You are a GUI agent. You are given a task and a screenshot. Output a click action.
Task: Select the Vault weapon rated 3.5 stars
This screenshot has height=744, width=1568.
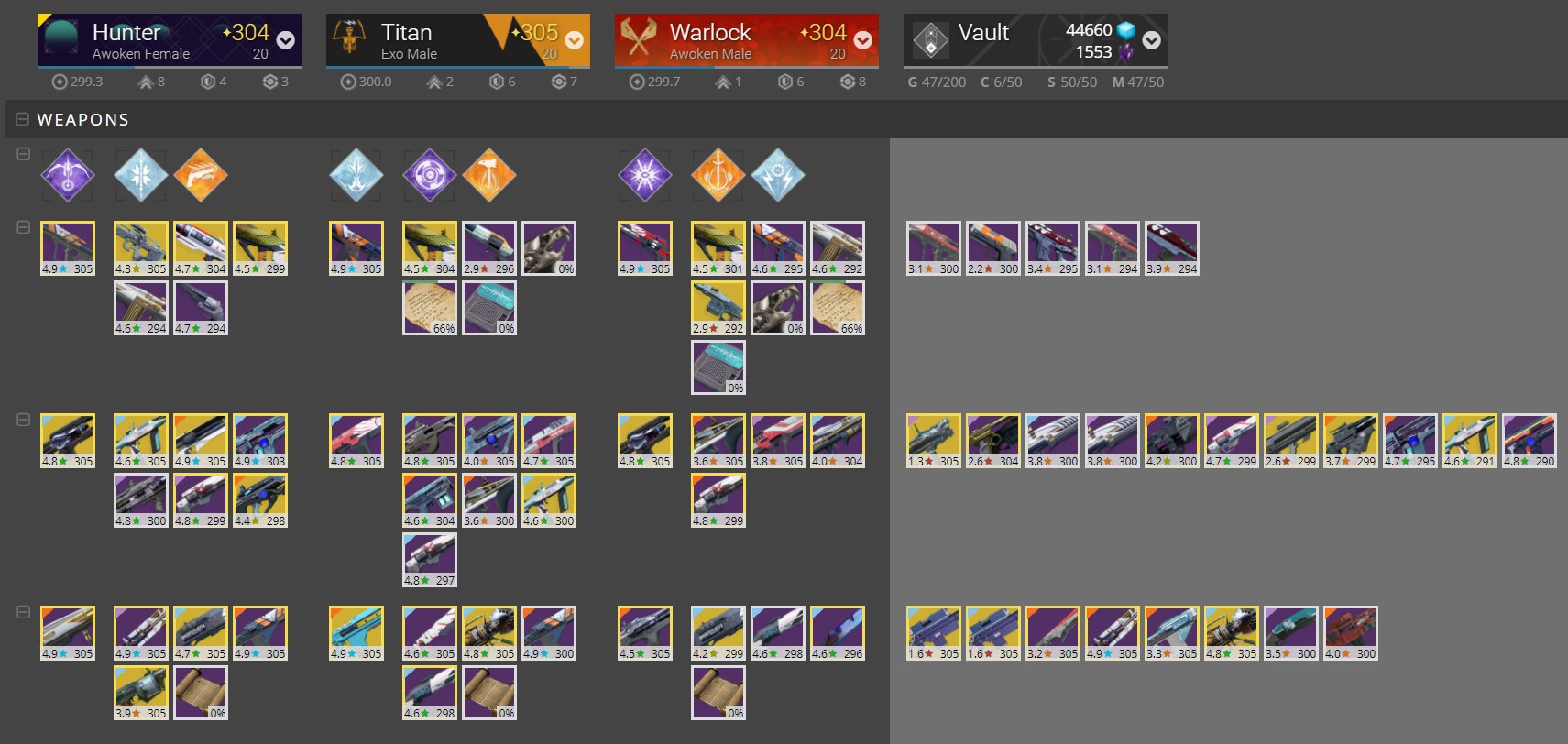(1291, 632)
